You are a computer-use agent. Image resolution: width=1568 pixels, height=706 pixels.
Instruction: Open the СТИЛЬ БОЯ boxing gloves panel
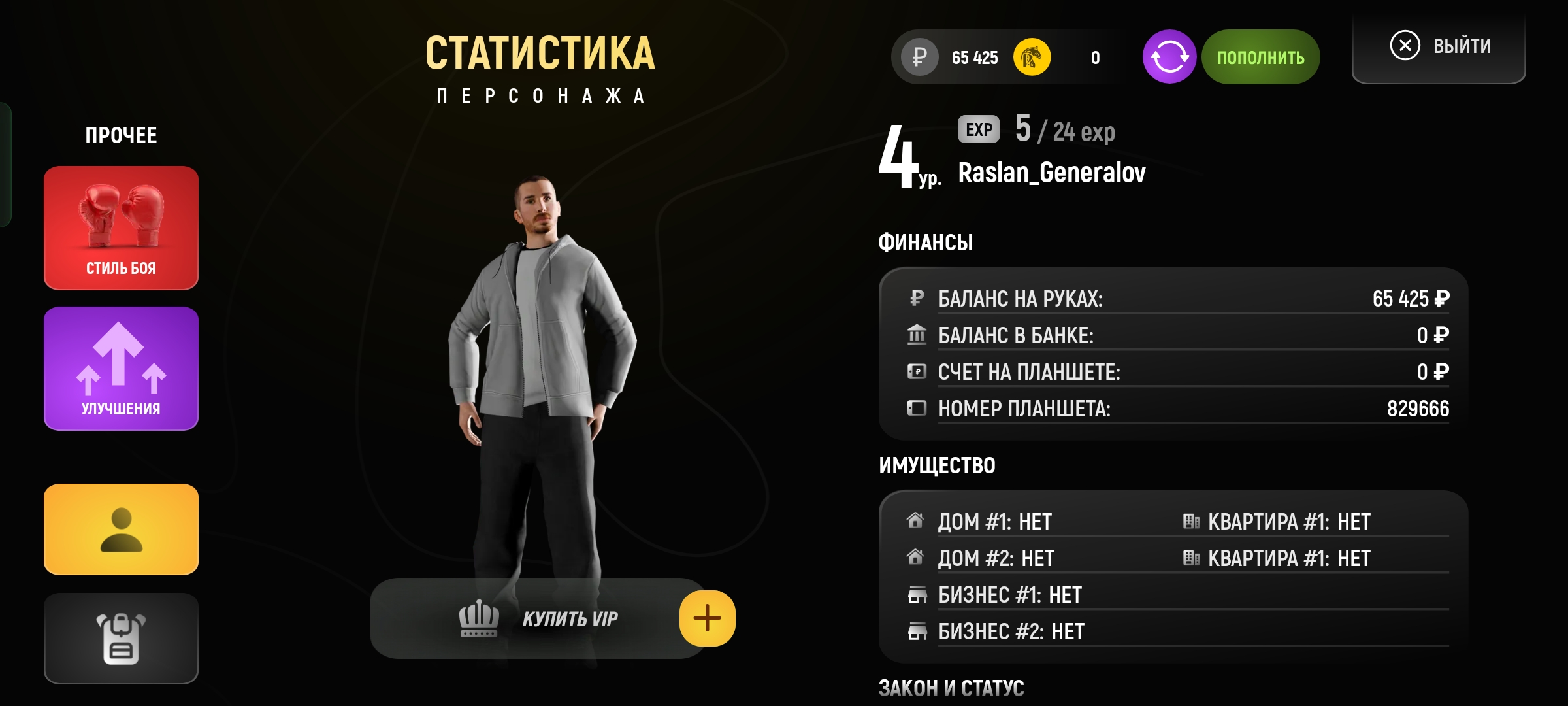pyautogui.click(x=120, y=228)
